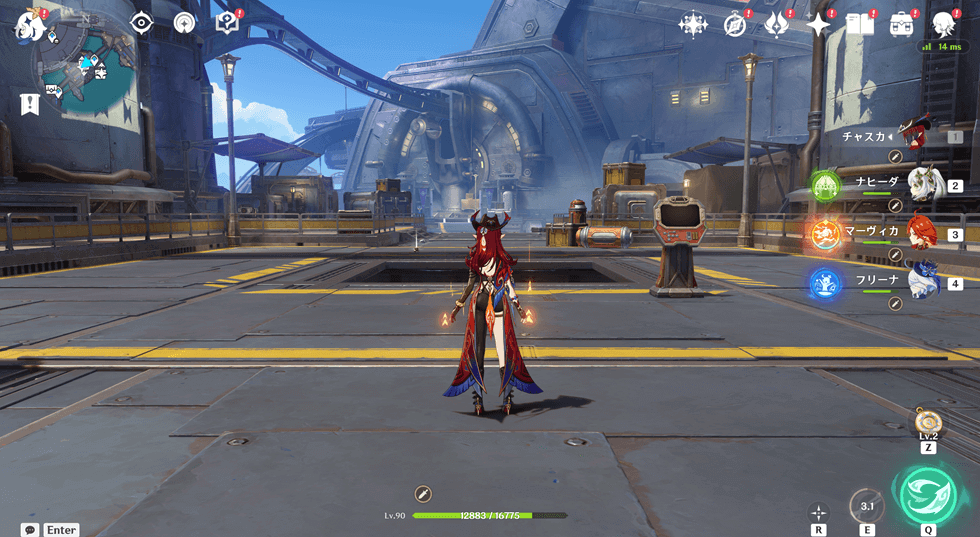The height and width of the screenshot is (537, 980).
Task: Use the elemental skill on cooldown
Action: 867,506
